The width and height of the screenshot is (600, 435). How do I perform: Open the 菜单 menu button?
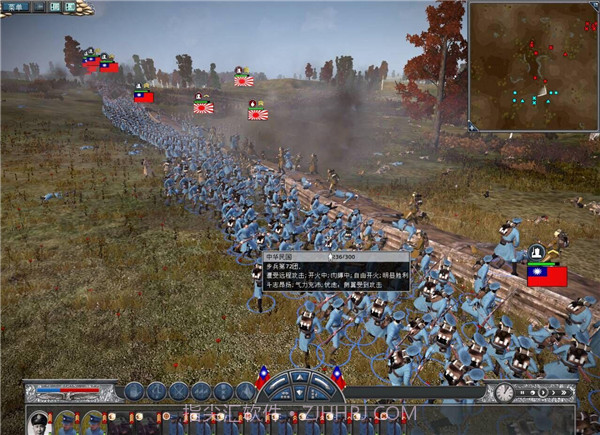tap(19, 7)
